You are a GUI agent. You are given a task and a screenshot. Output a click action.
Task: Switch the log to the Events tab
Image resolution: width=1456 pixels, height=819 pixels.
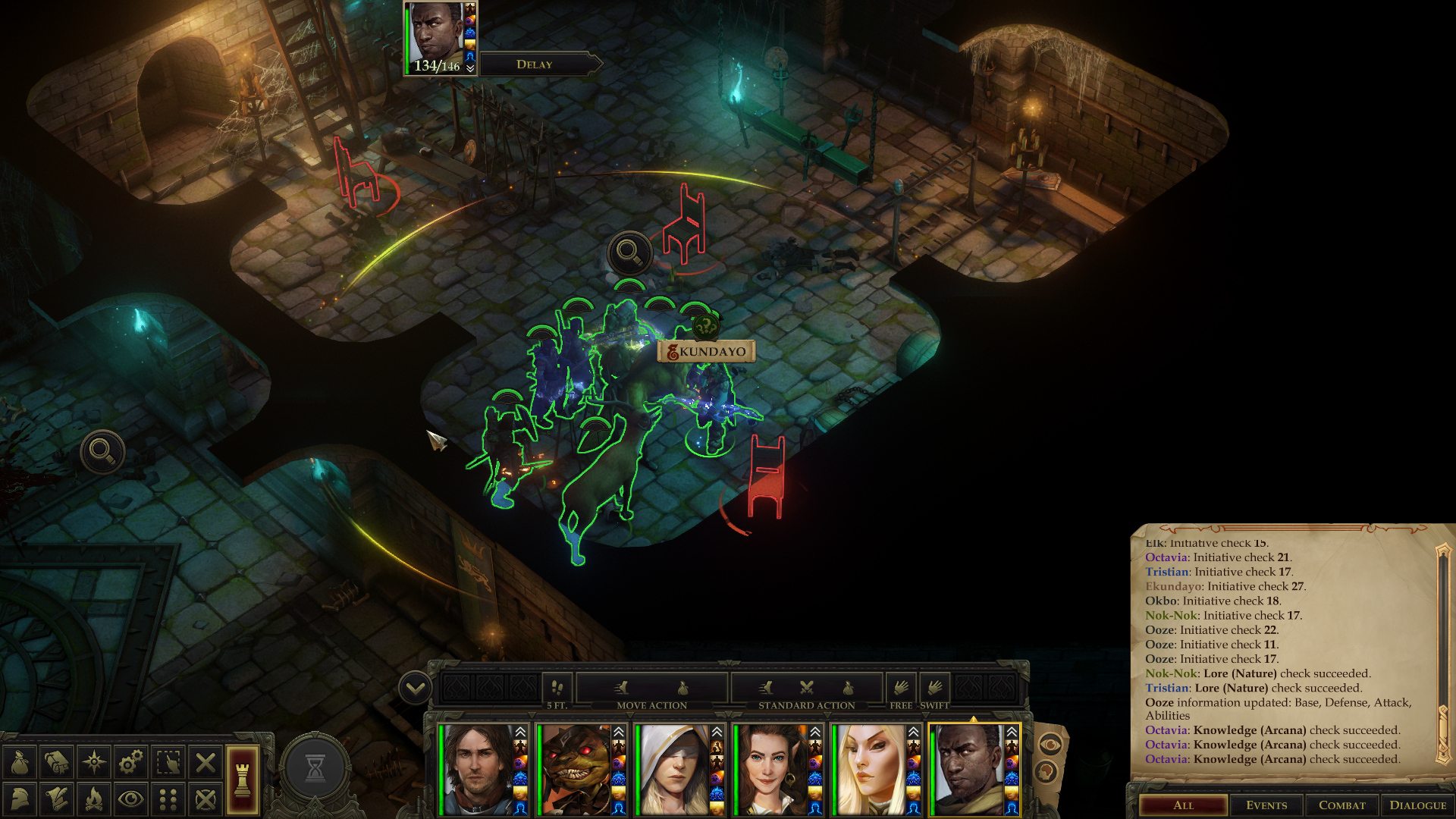[x=1266, y=805]
